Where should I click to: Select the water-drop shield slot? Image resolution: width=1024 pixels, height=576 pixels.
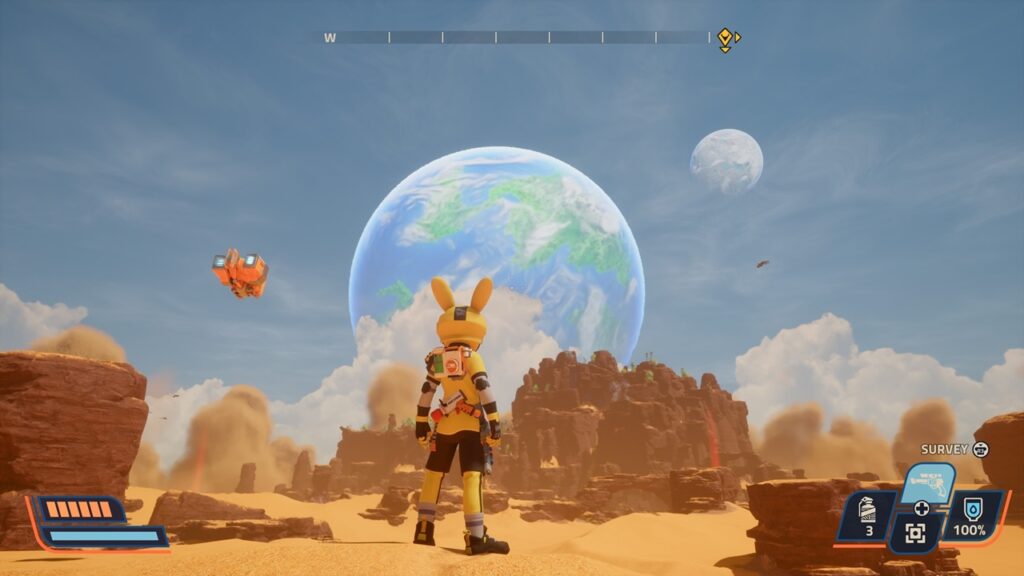[x=972, y=516]
